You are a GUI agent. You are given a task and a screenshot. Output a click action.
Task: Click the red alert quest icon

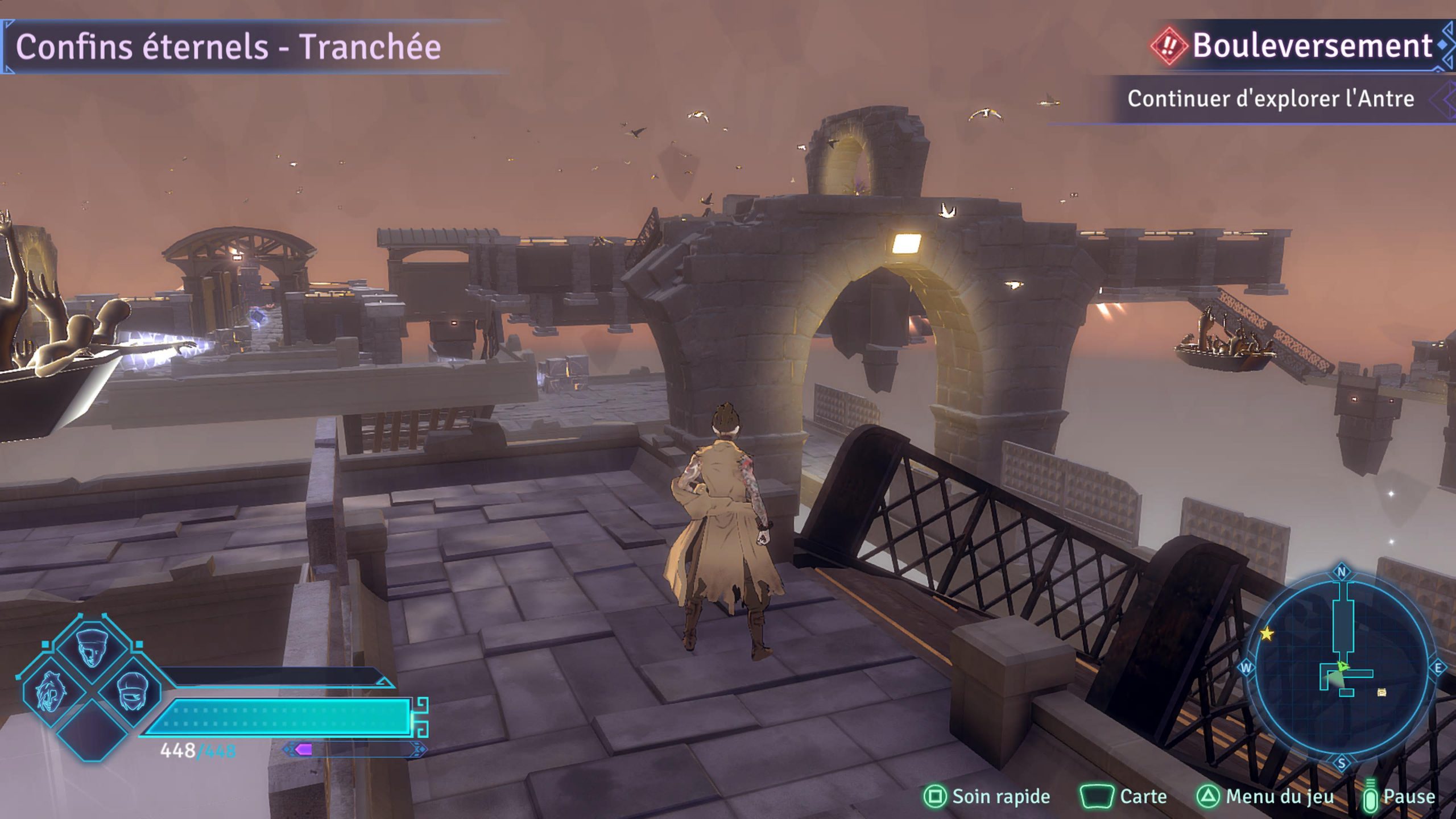[x=1168, y=46]
